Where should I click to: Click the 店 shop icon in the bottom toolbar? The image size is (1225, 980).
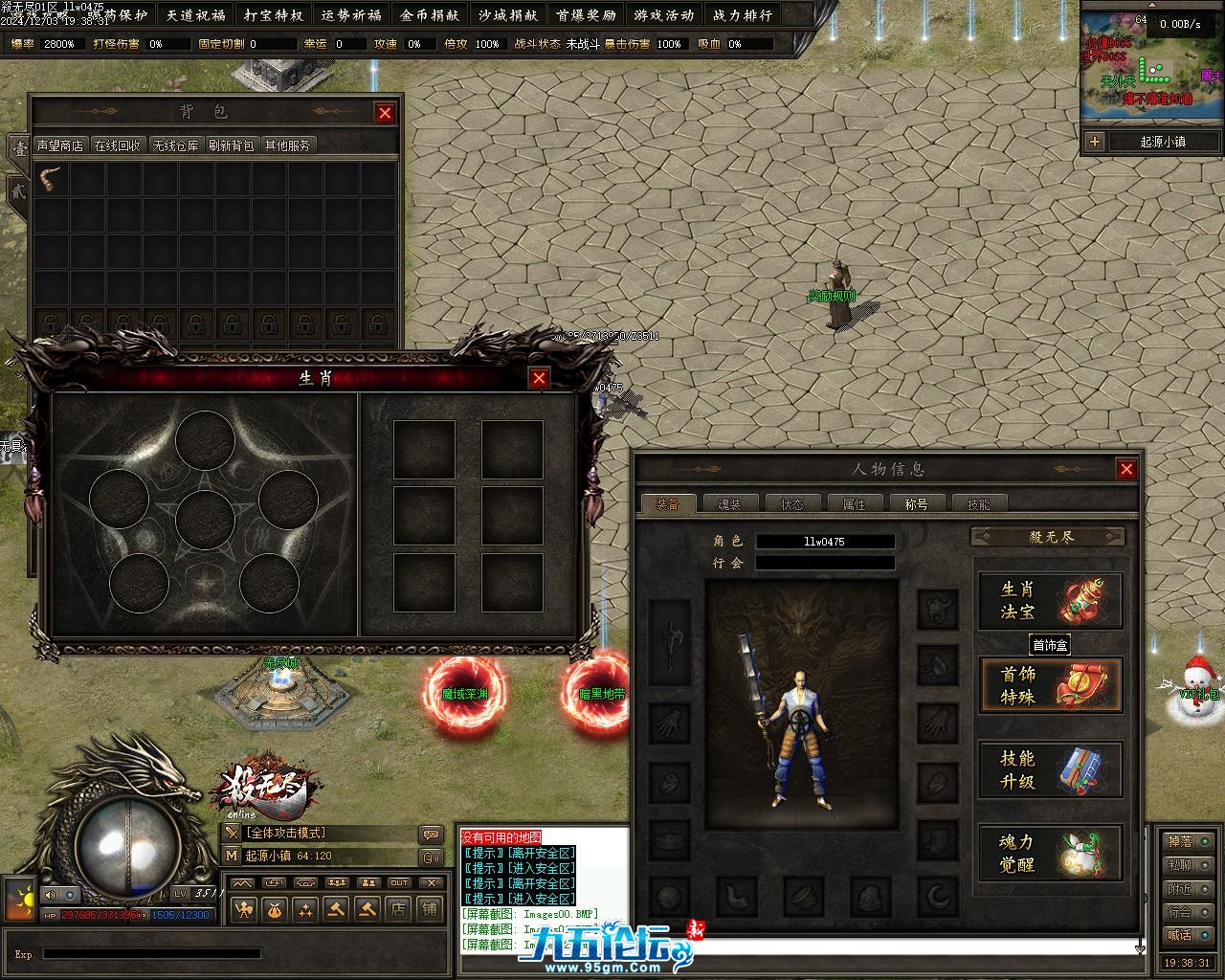click(398, 909)
